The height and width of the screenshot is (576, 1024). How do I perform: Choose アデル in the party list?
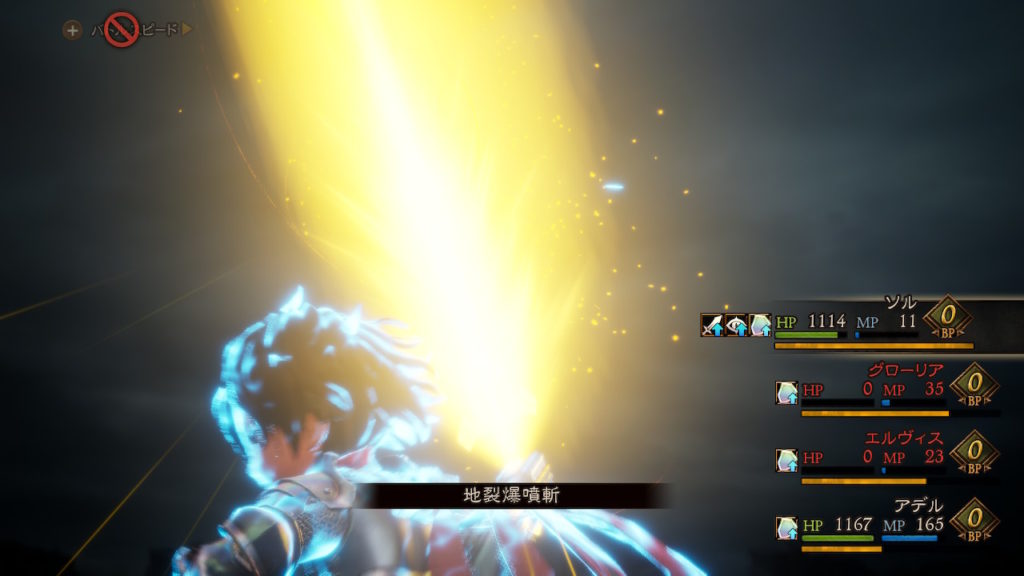point(880,525)
